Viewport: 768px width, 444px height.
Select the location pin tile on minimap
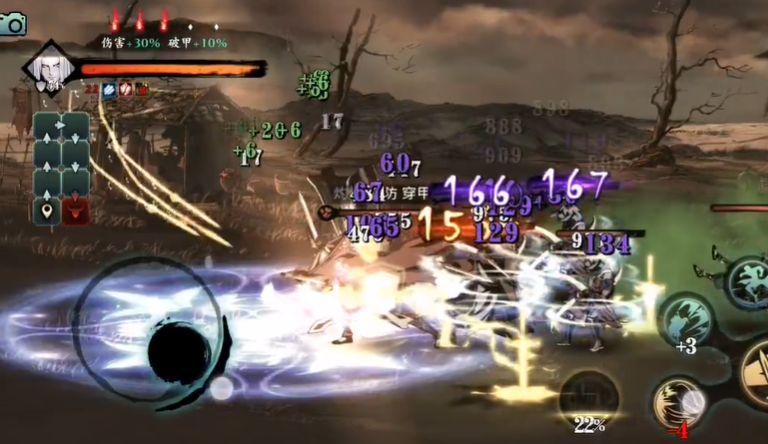pos(46,211)
